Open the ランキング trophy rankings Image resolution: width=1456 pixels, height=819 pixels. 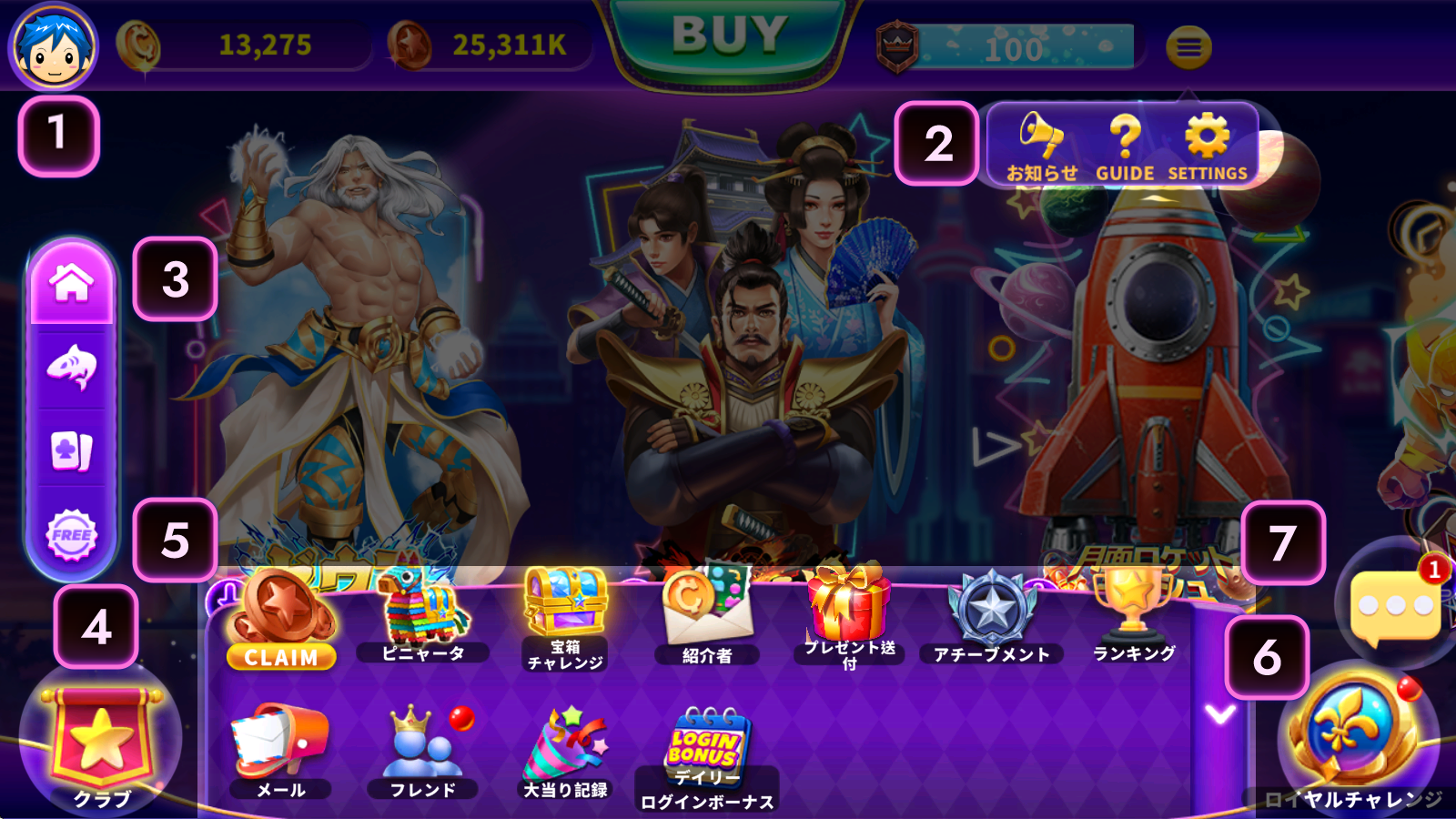[x=1134, y=613]
